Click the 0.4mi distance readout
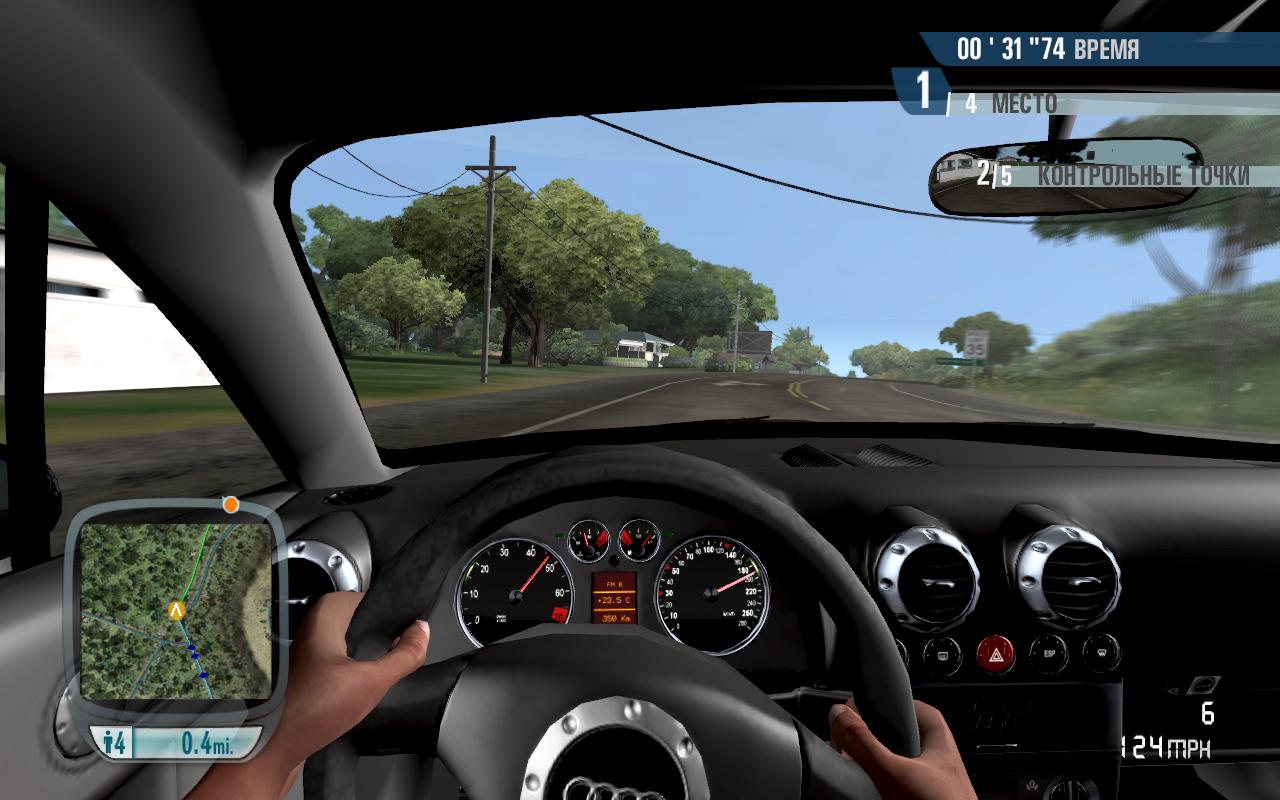 (x=207, y=742)
